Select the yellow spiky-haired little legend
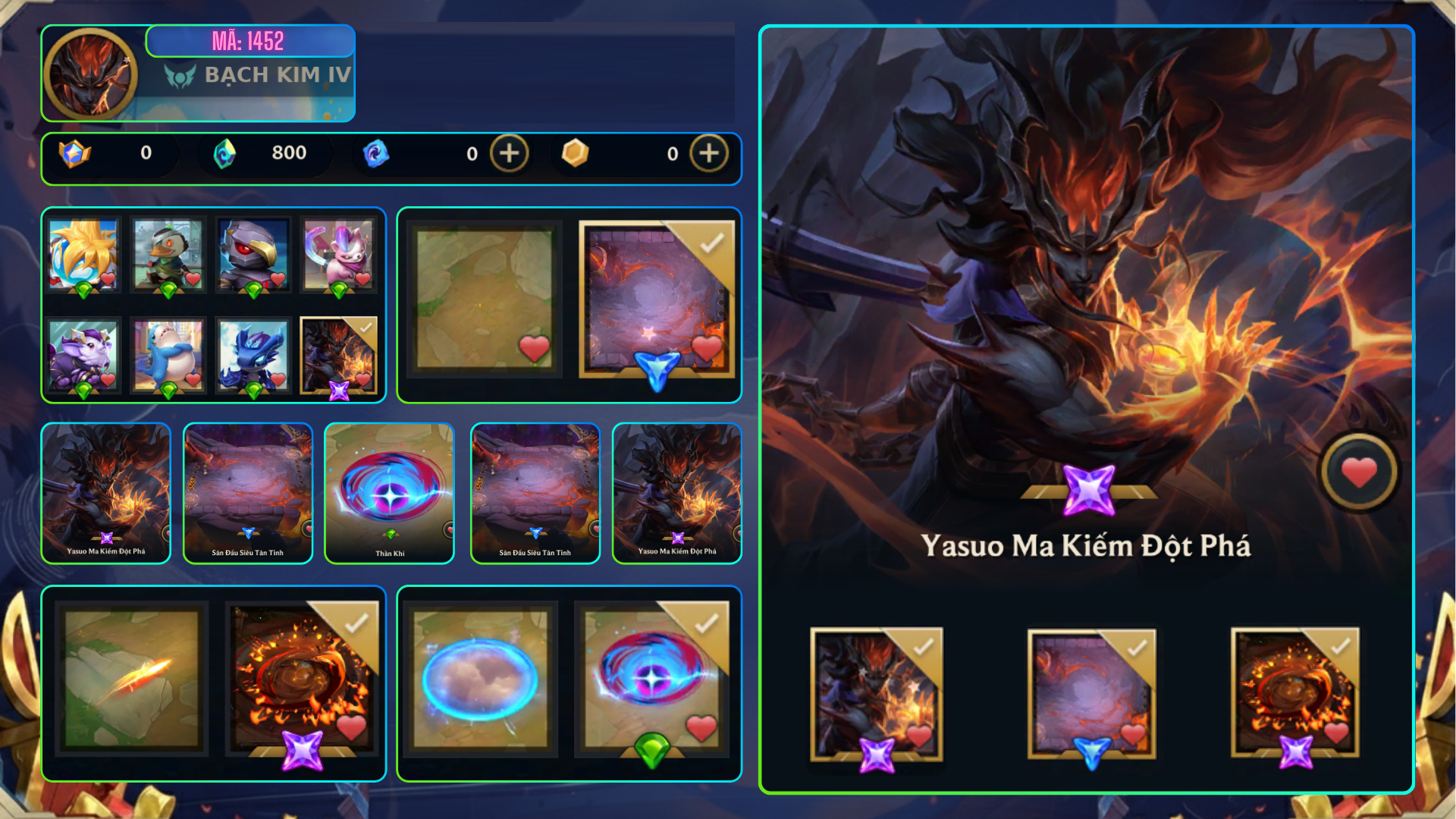Screen dimensions: 1456x819 coord(83,255)
